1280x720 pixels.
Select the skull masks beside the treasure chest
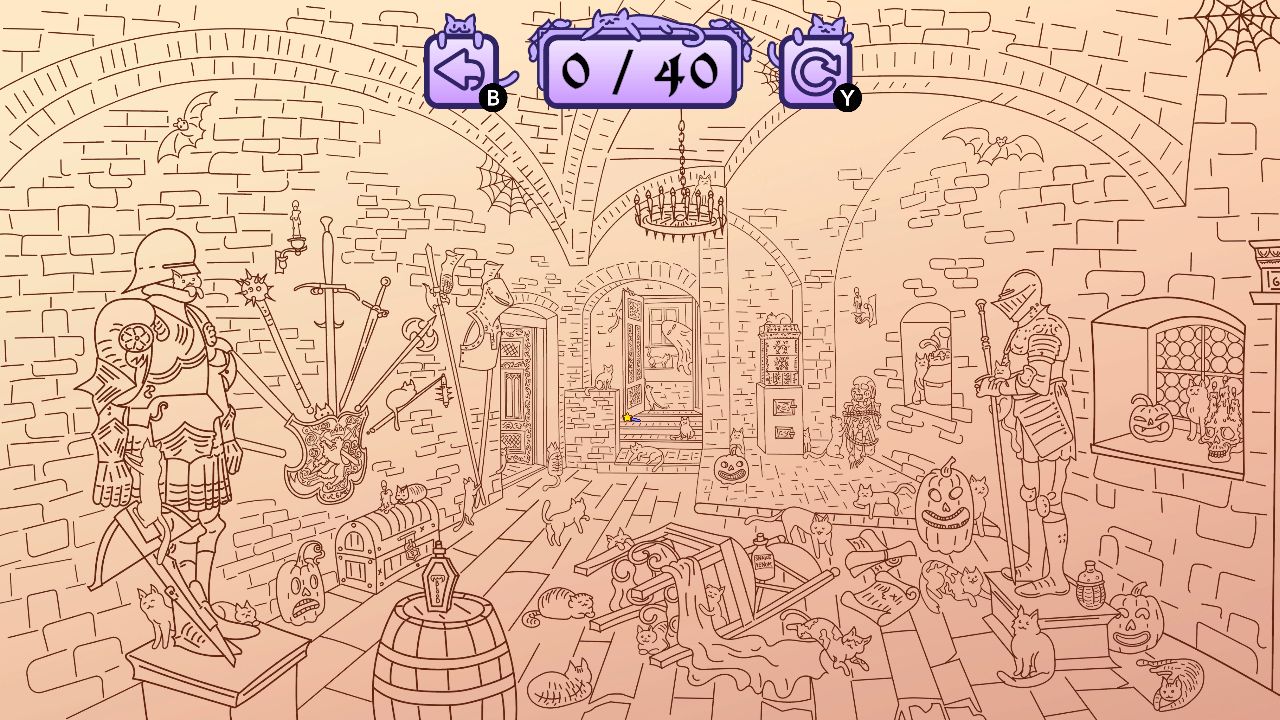coord(300,591)
